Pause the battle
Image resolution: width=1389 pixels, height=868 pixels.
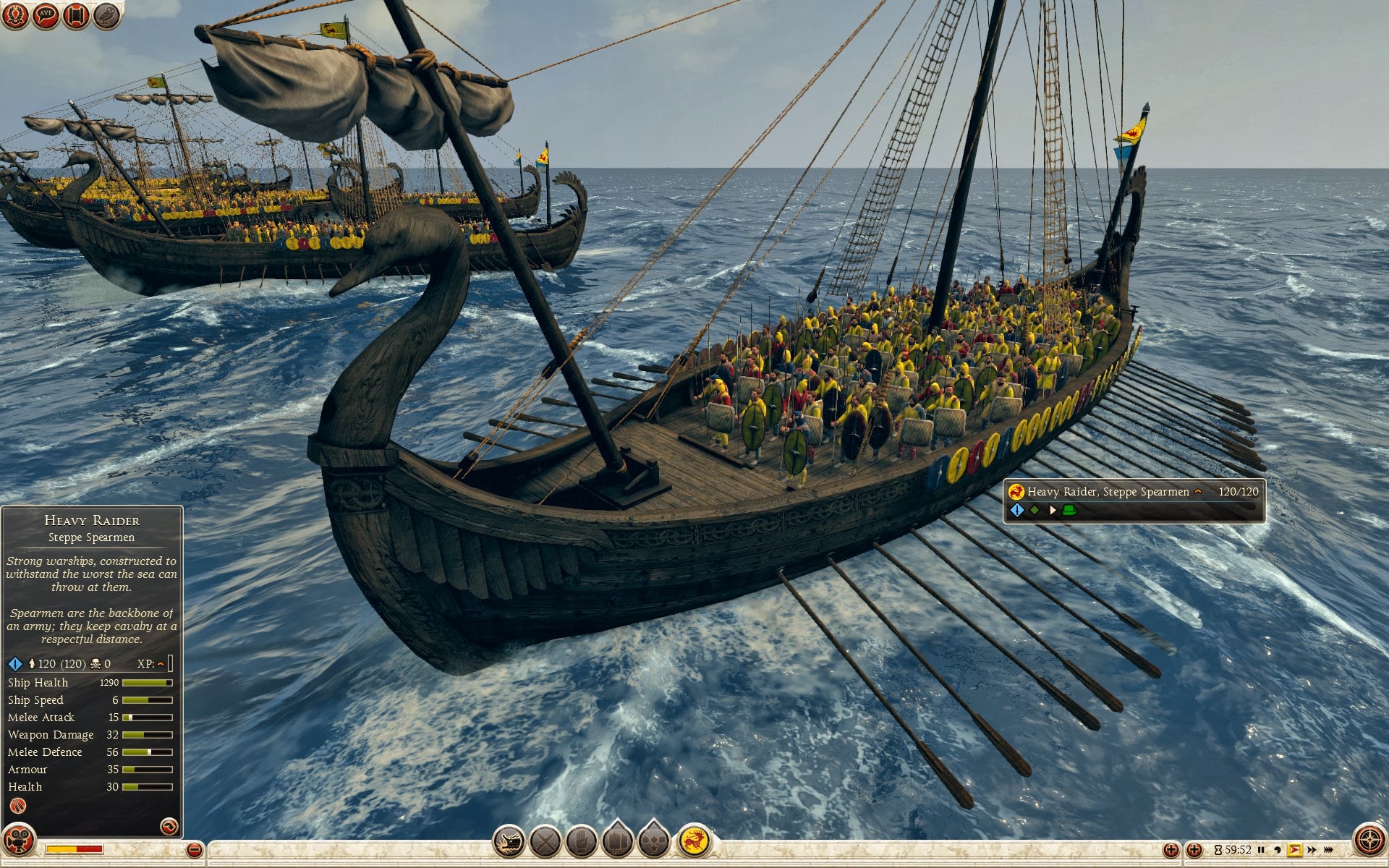click(x=1262, y=850)
